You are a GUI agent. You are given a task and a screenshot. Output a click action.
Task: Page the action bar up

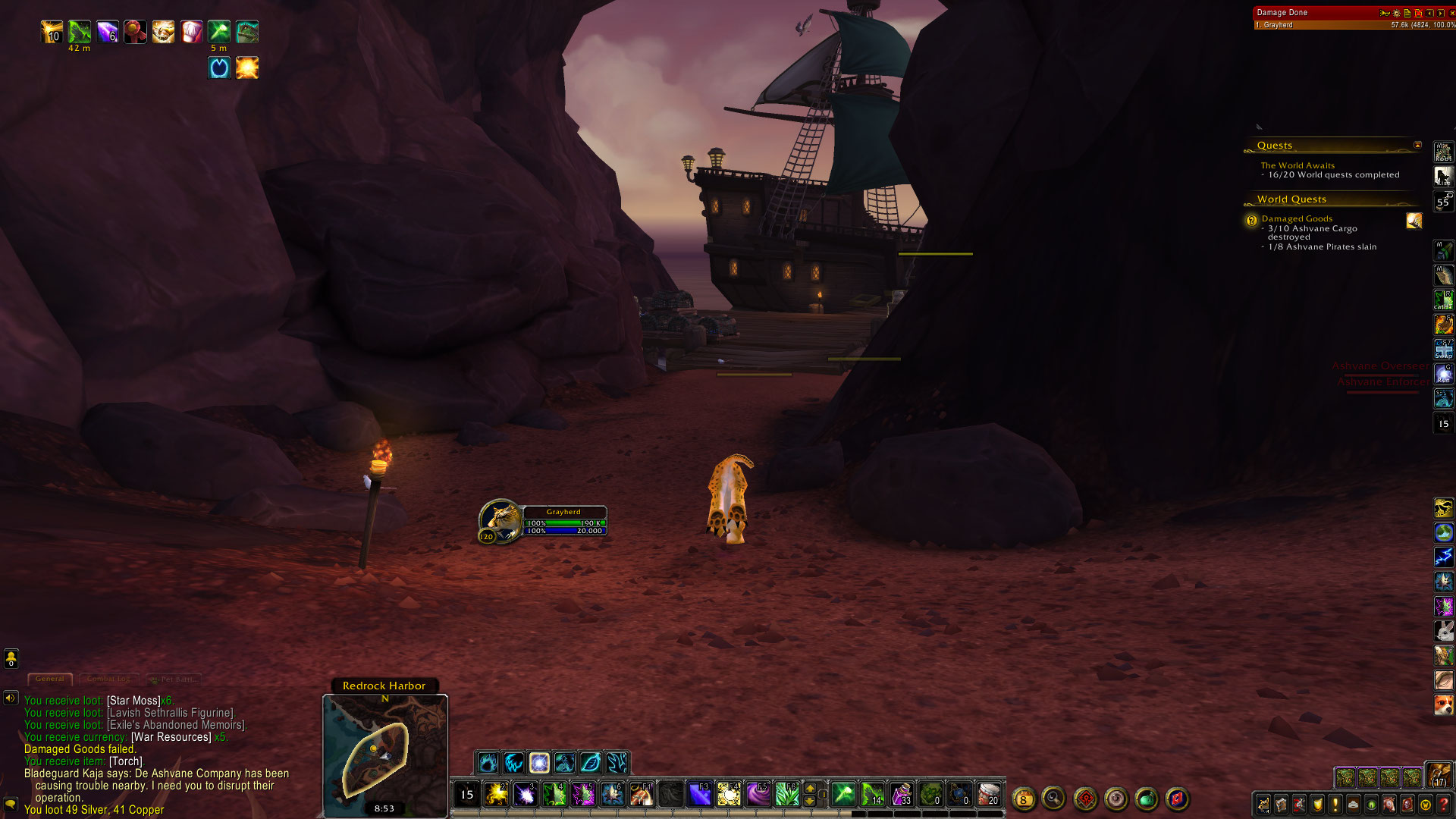click(810, 788)
